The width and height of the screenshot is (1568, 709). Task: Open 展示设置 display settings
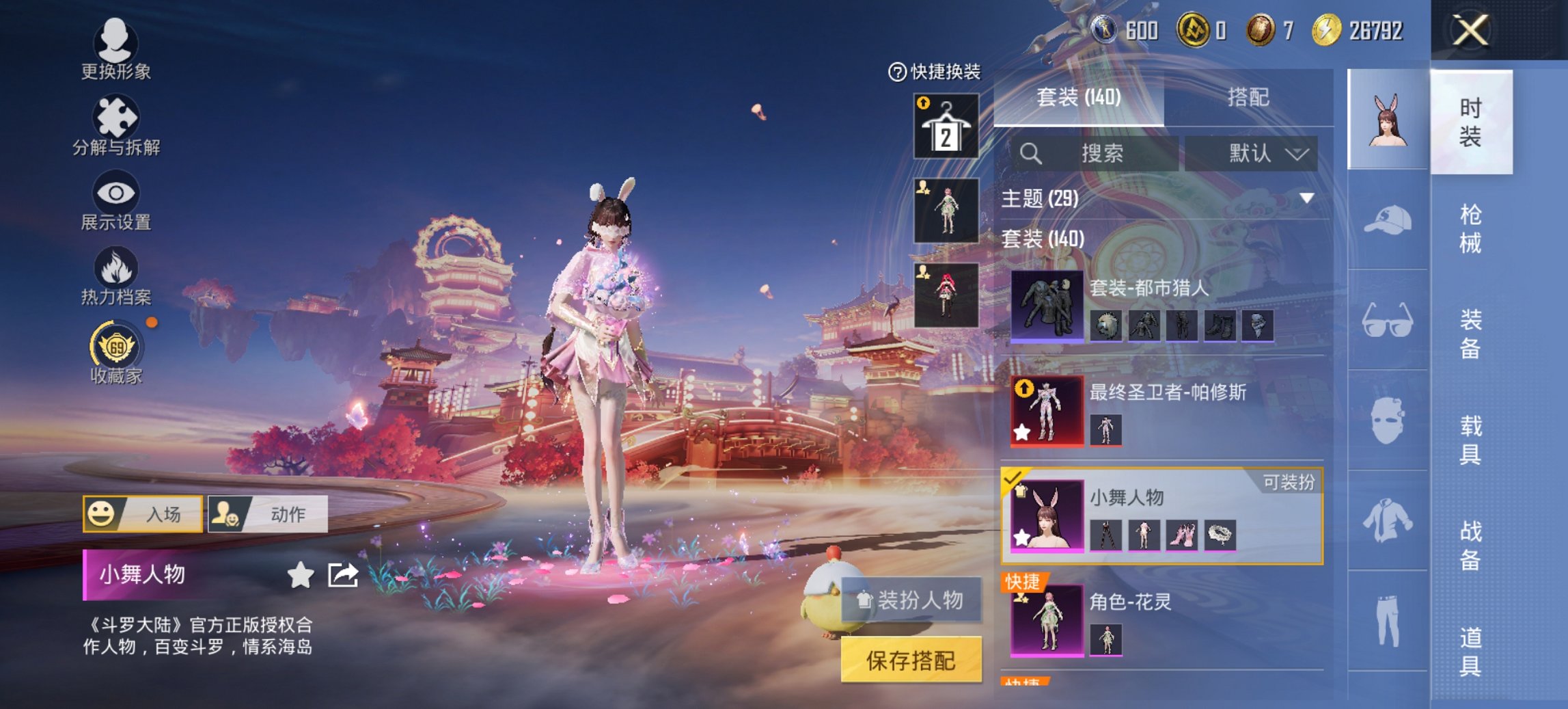pyautogui.click(x=116, y=202)
